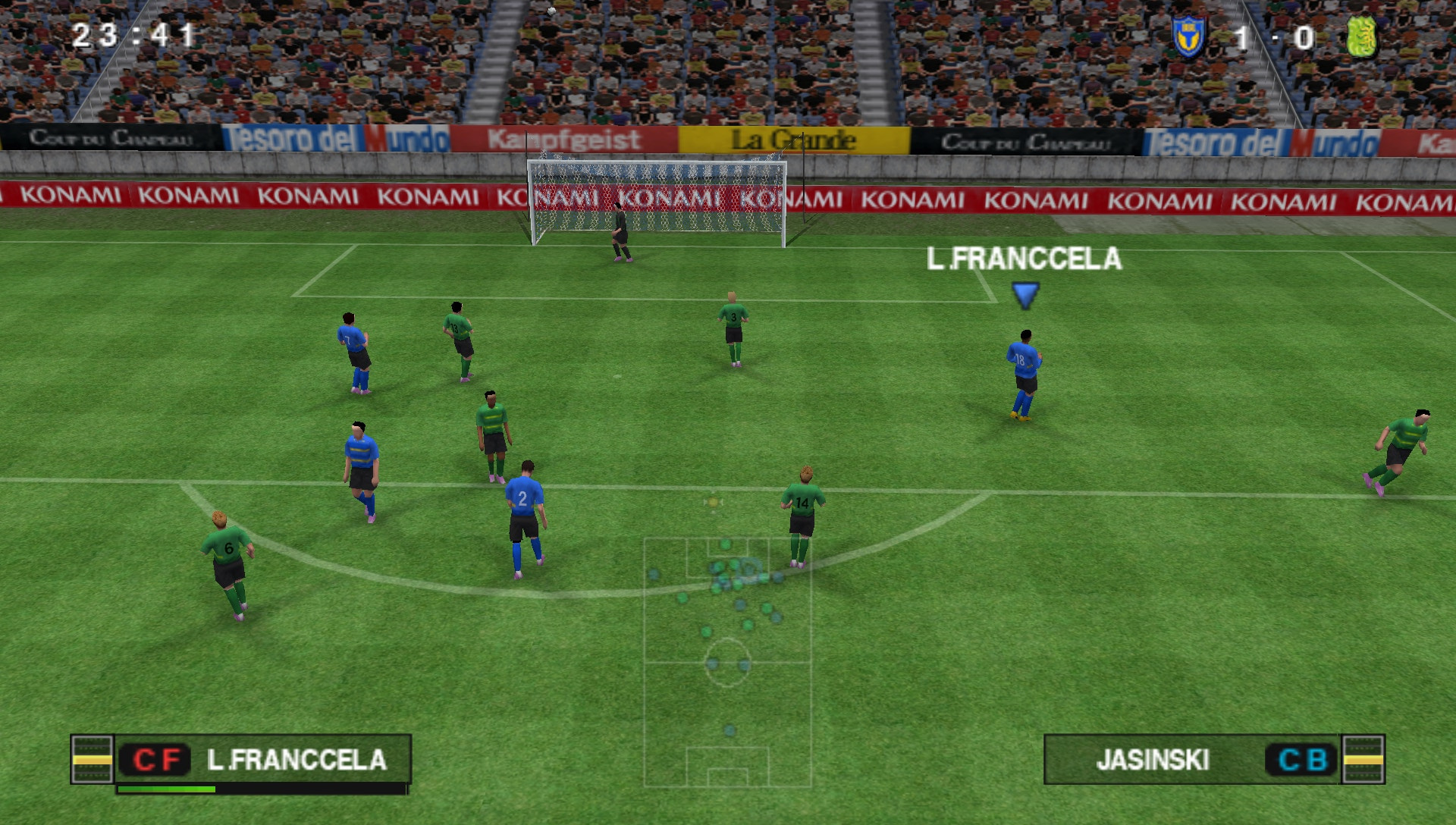Image resolution: width=1456 pixels, height=825 pixels.
Task: Select the JASINSKI player panel
Action: (1191, 759)
